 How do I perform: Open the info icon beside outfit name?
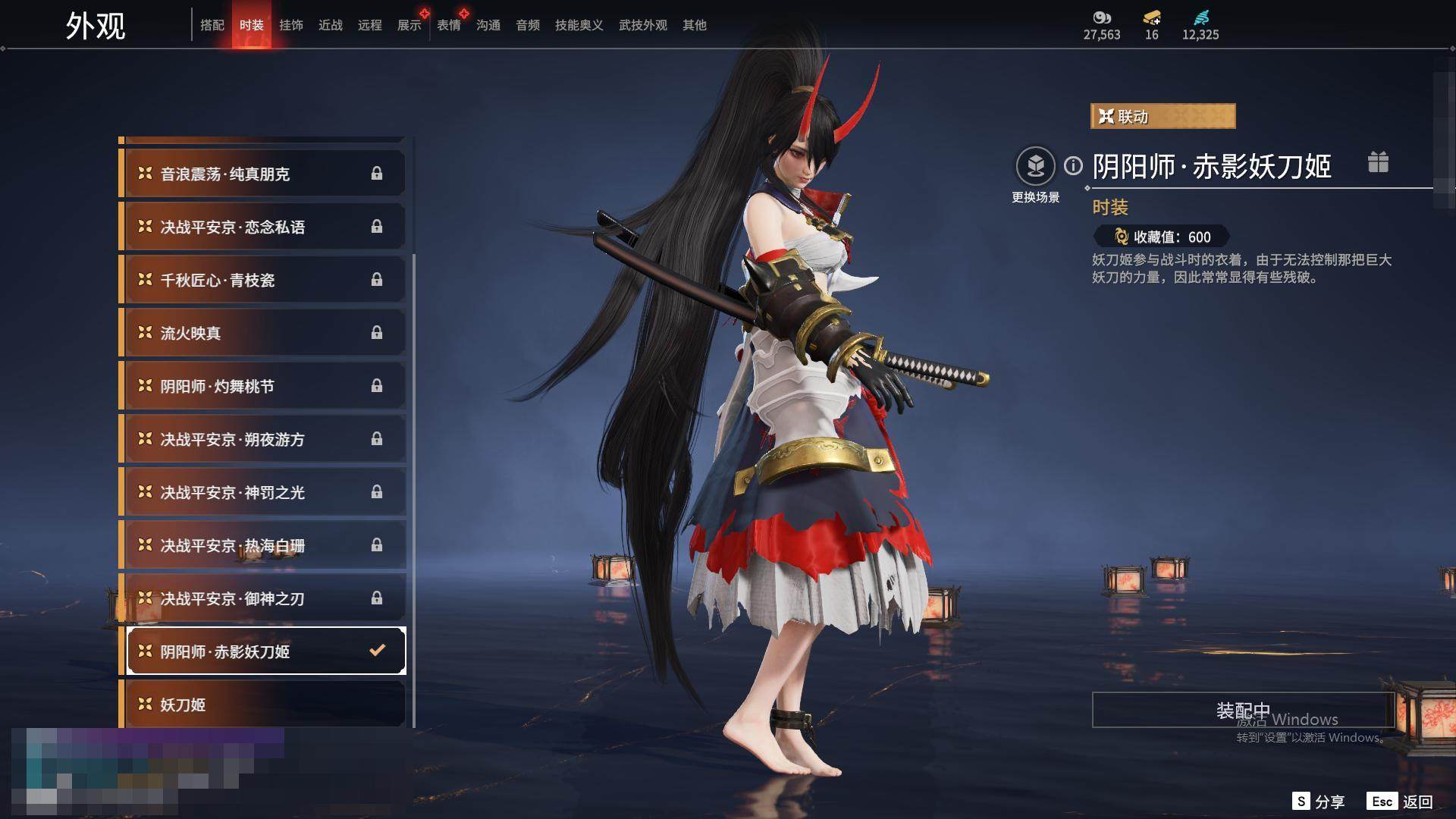(x=1073, y=165)
